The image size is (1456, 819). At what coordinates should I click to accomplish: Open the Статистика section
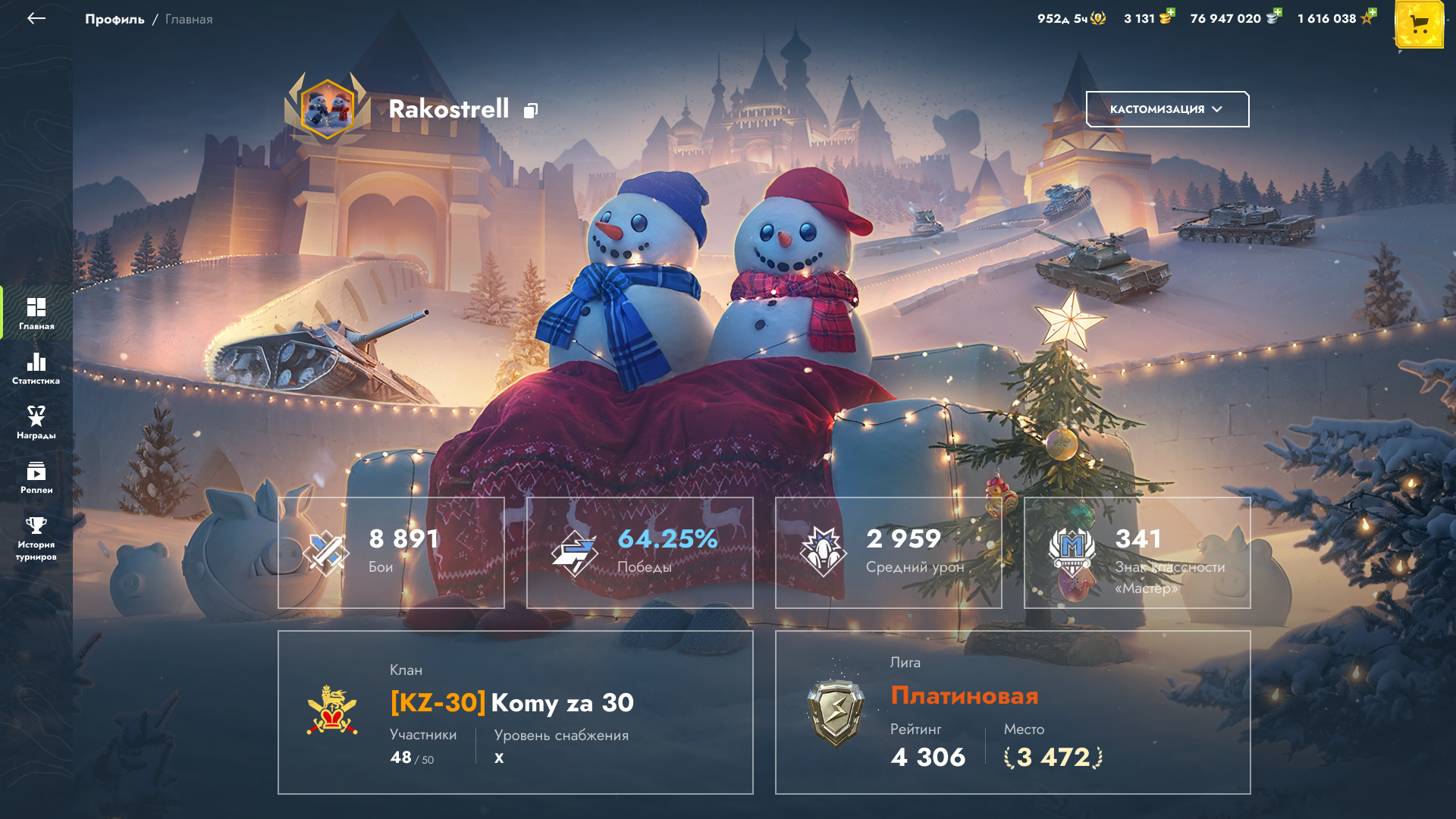click(x=36, y=368)
